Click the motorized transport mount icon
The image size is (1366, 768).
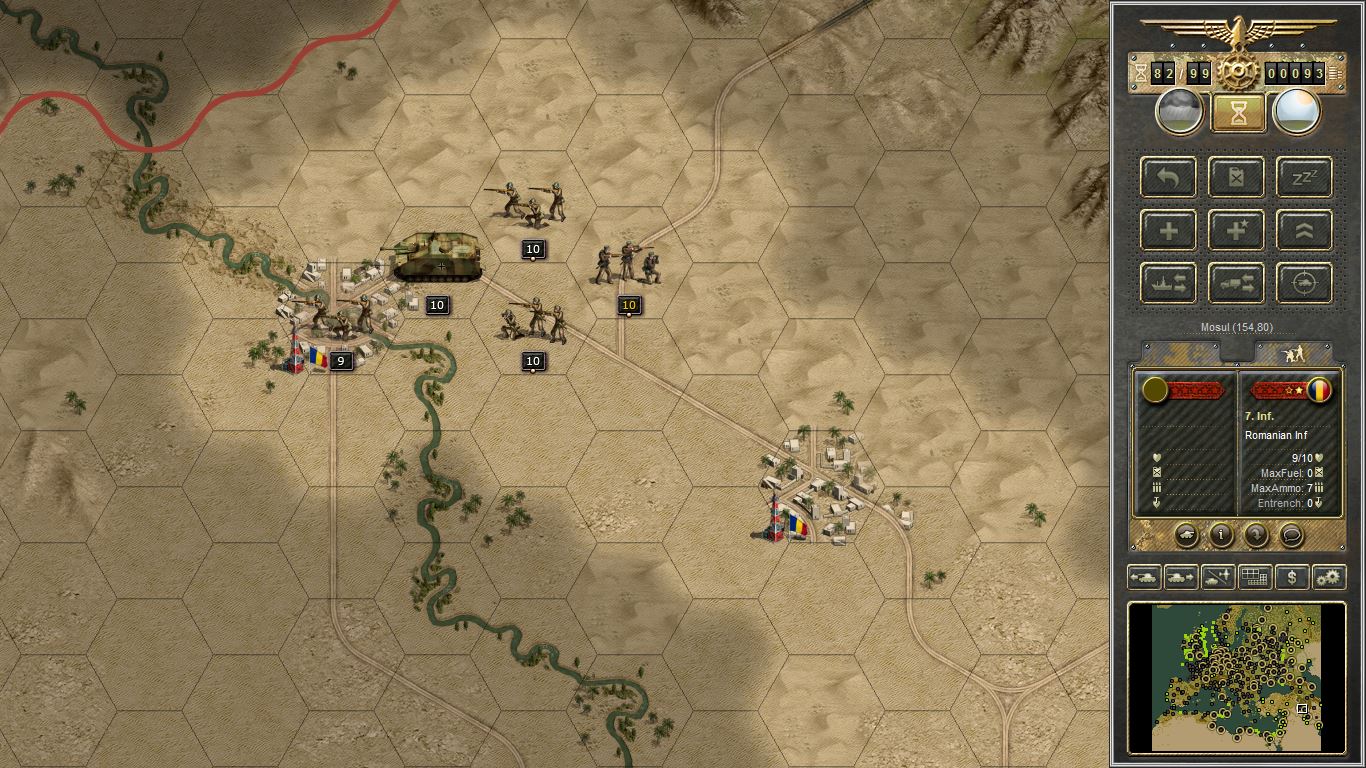tap(1236, 283)
